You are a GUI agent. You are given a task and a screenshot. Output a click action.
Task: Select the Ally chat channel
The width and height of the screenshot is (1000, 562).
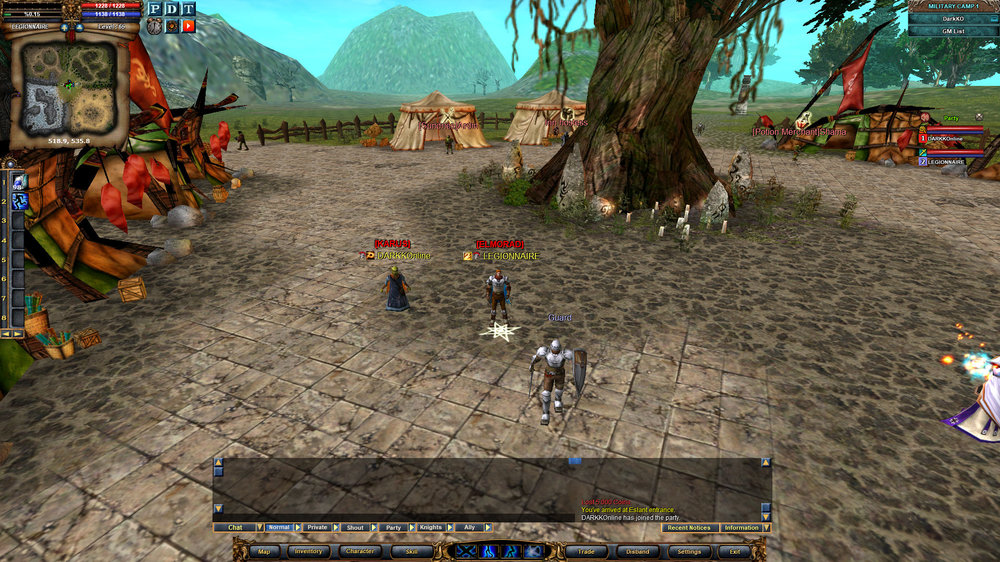click(x=469, y=527)
